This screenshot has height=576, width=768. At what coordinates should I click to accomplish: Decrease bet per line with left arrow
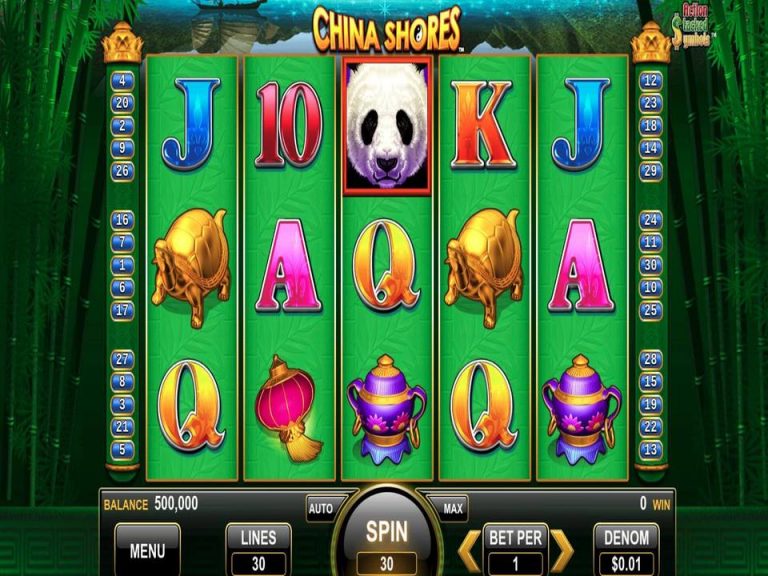pyautogui.click(x=468, y=549)
